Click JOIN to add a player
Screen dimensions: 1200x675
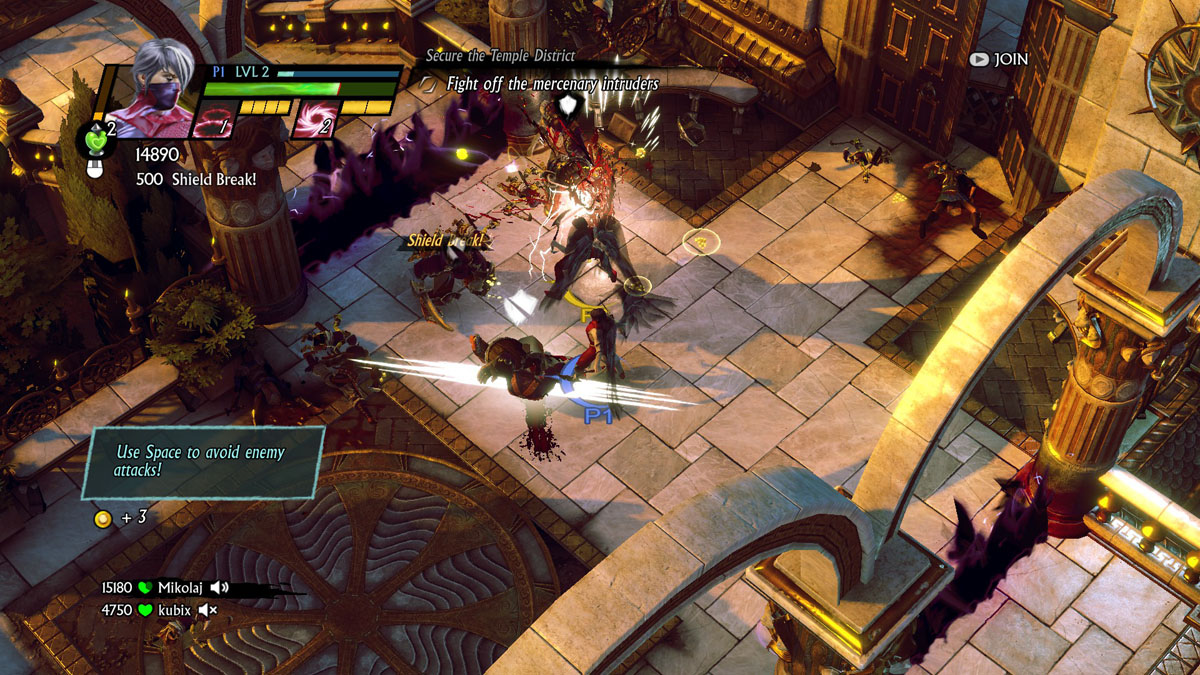click(999, 59)
